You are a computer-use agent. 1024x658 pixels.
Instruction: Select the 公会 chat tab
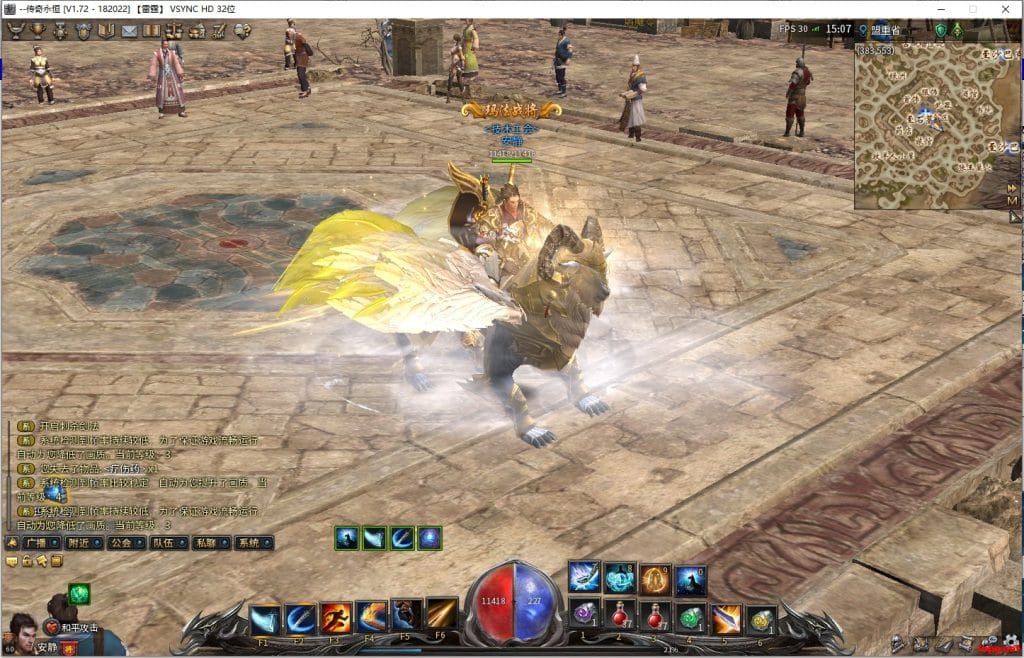click(x=122, y=543)
